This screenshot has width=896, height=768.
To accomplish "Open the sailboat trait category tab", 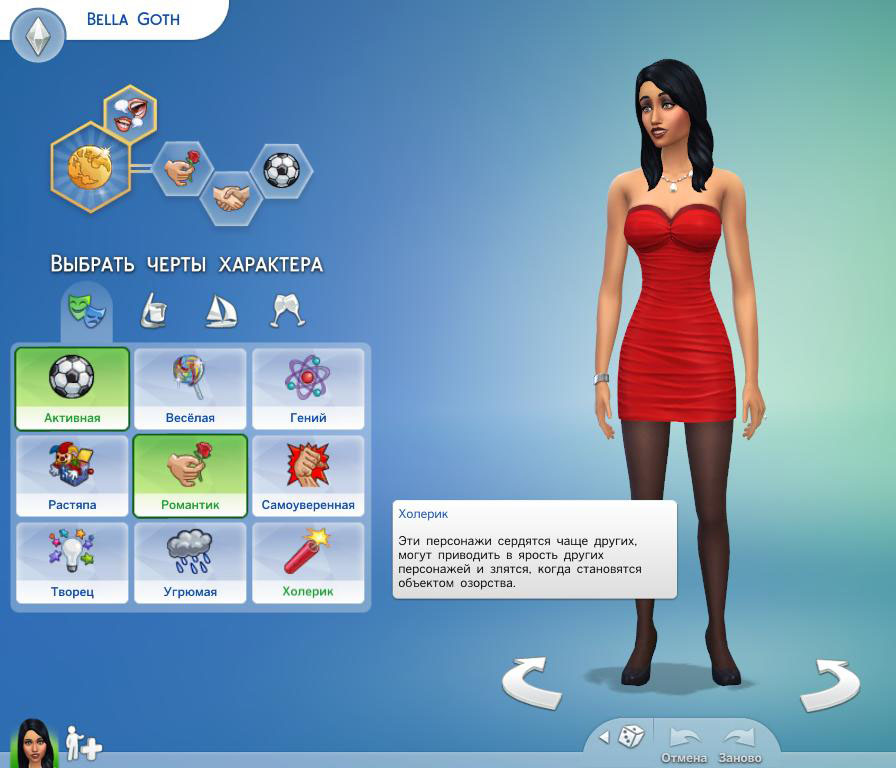I will coord(220,310).
